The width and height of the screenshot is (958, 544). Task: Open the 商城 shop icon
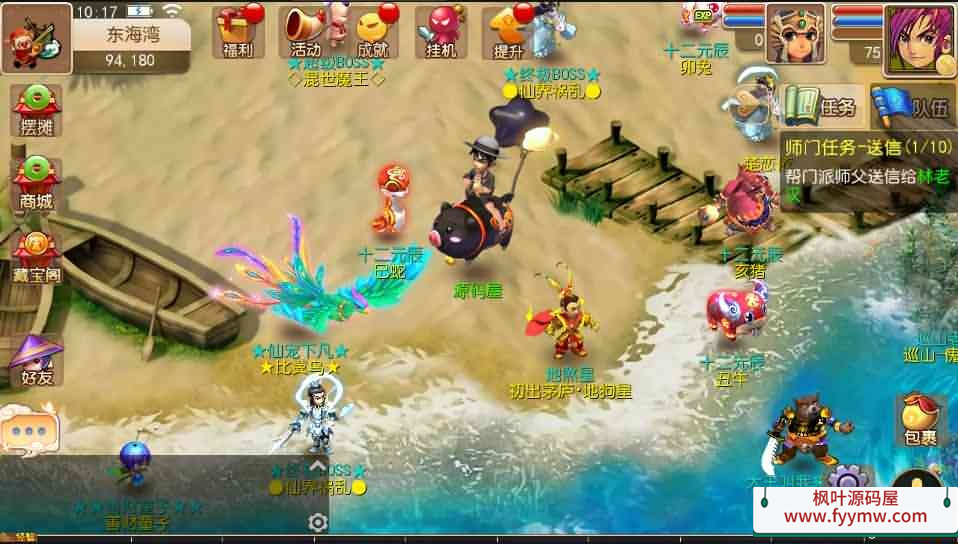[x=36, y=182]
